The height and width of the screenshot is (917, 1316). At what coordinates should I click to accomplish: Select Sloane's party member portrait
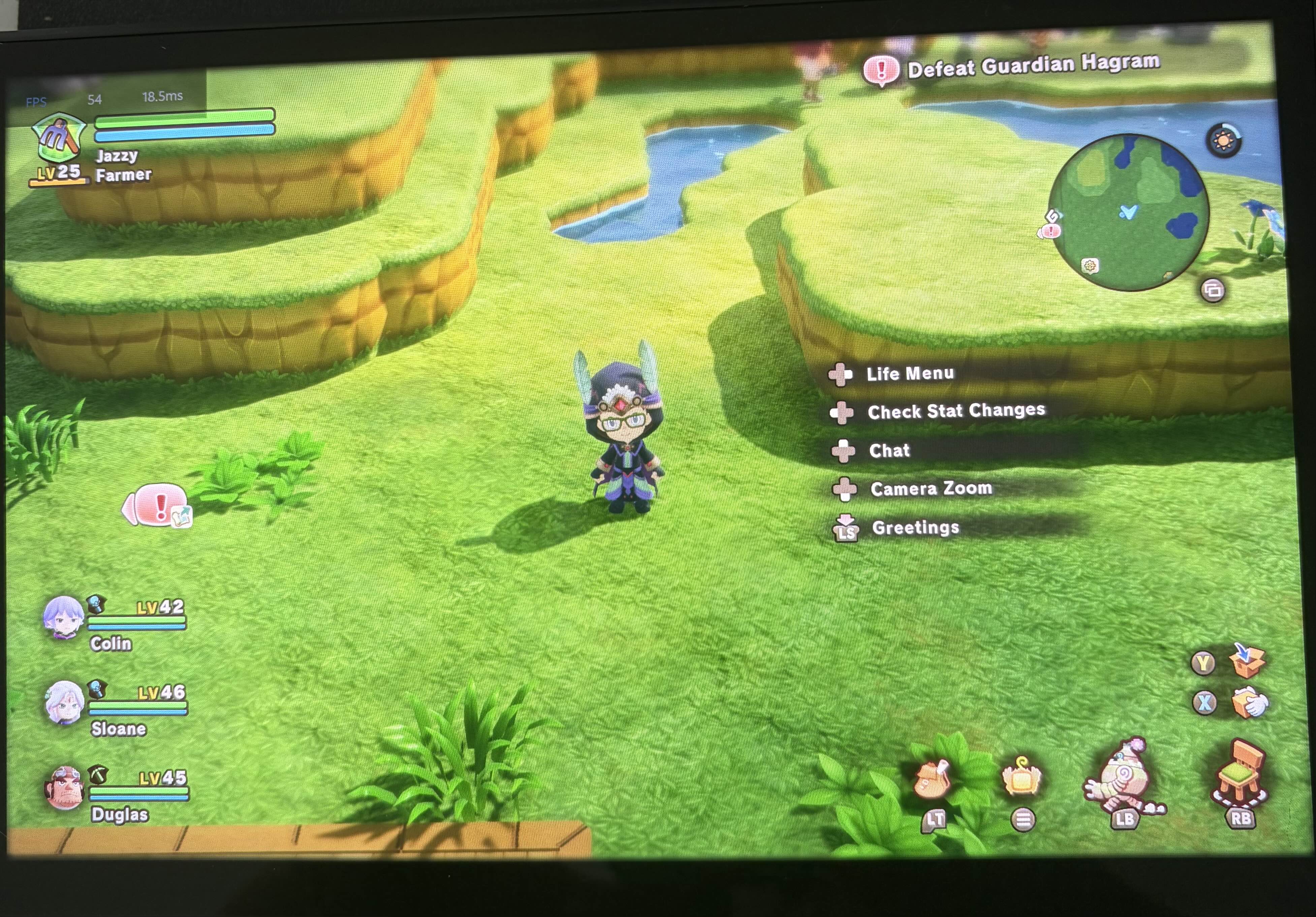coord(64,703)
